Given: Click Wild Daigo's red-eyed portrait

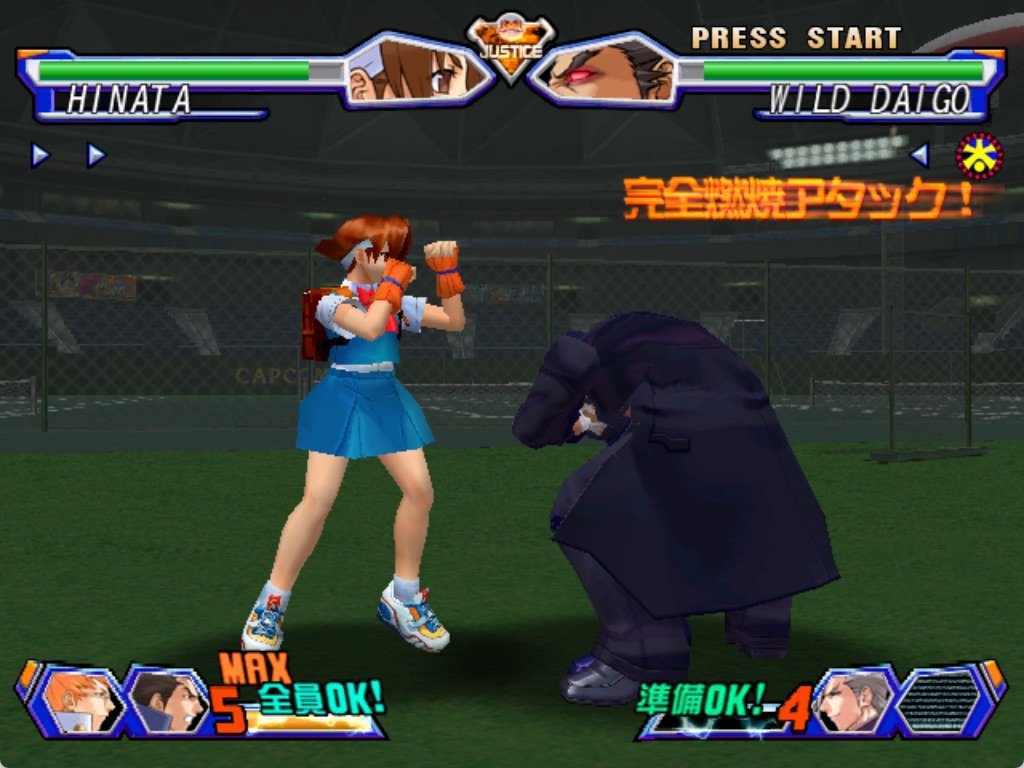Looking at the screenshot, I should pyautogui.click(x=603, y=70).
